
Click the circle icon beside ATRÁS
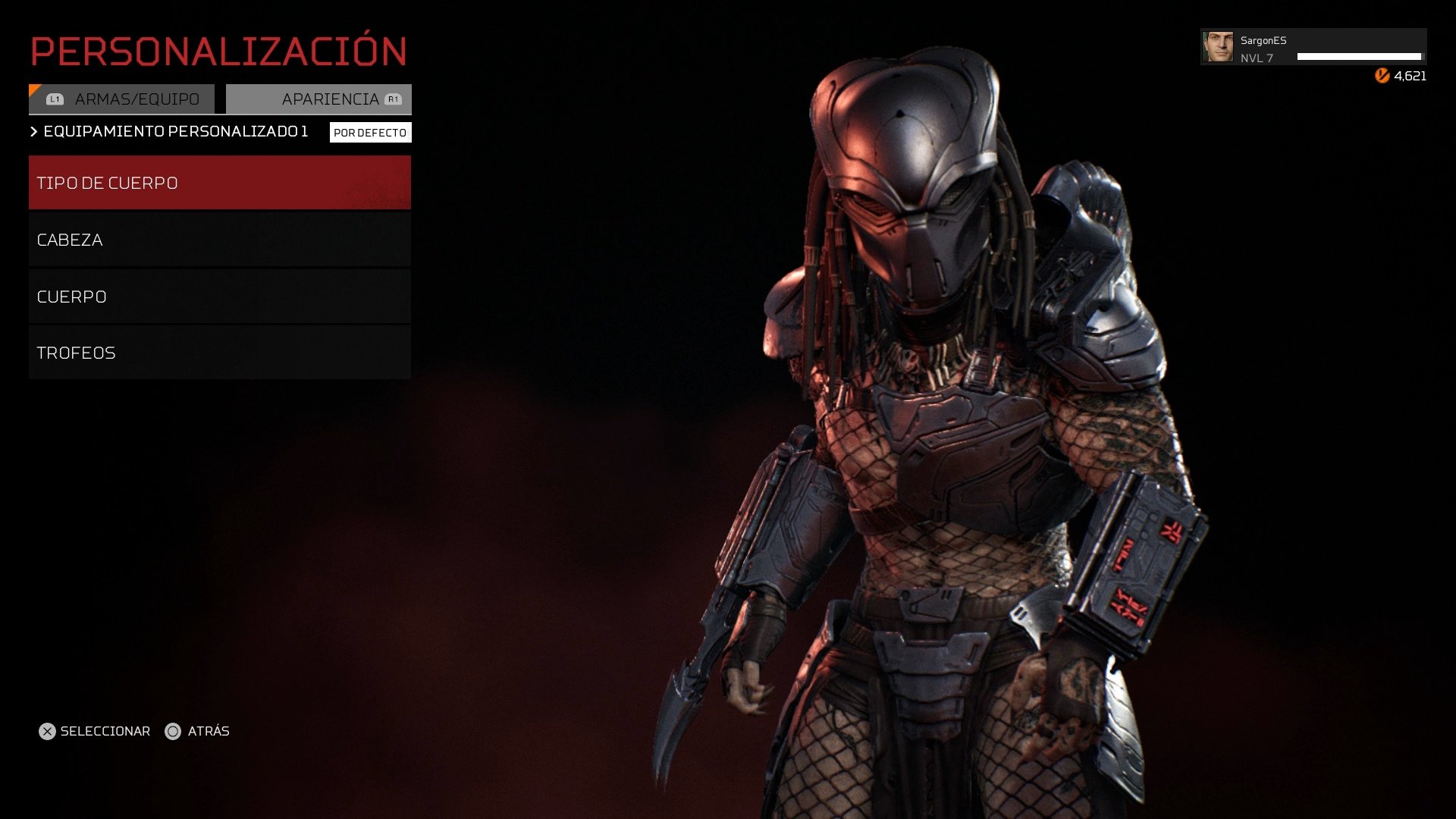pos(173,731)
